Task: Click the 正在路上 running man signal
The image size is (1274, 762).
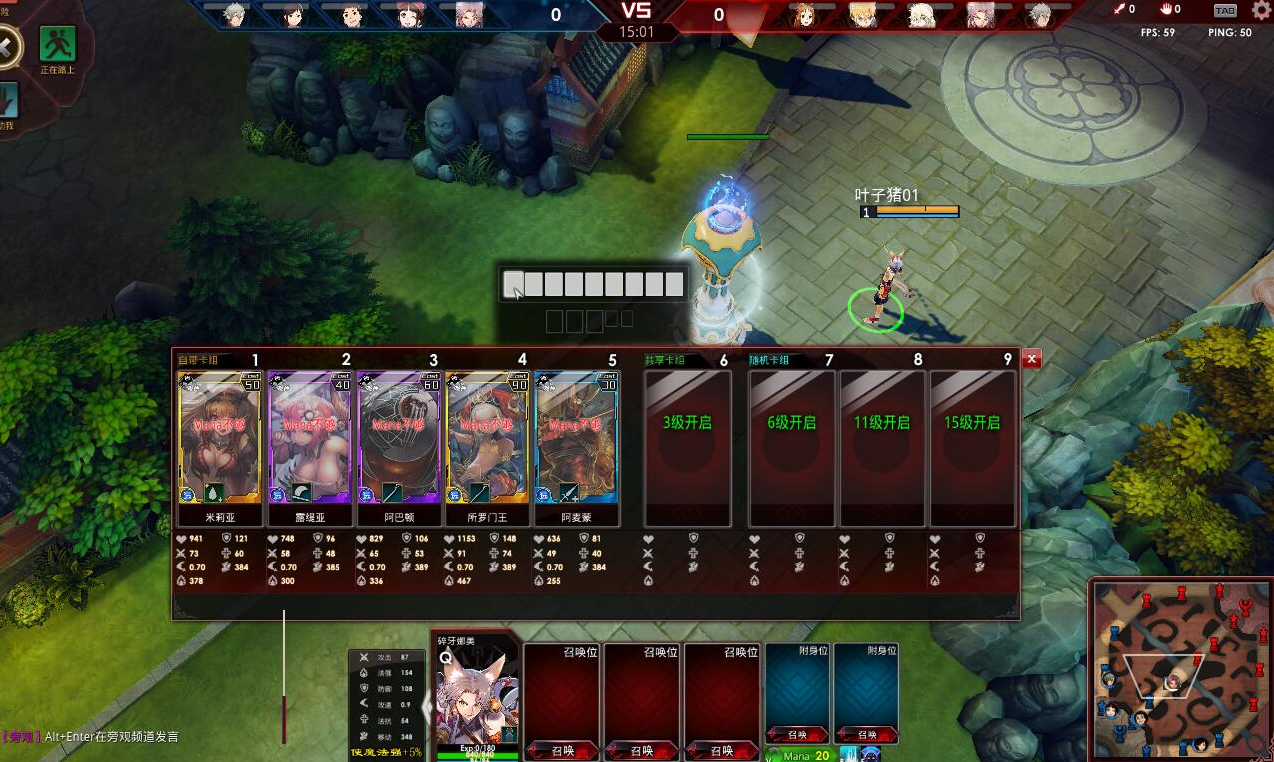Action: pos(57,44)
